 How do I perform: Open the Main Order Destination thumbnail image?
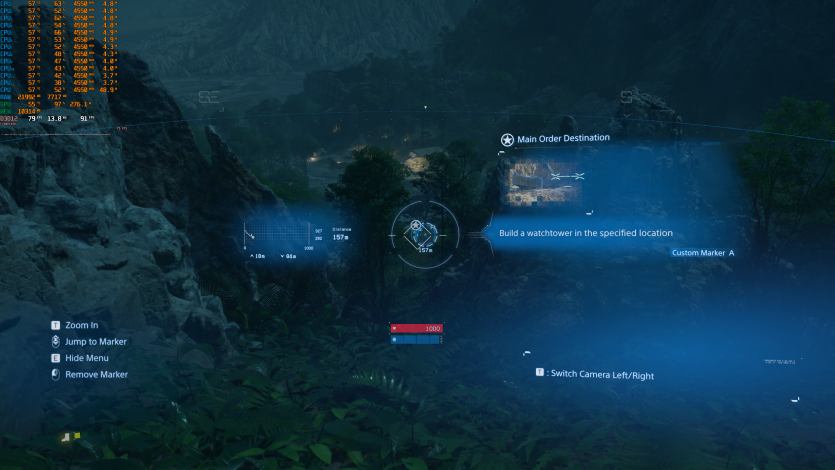click(547, 181)
